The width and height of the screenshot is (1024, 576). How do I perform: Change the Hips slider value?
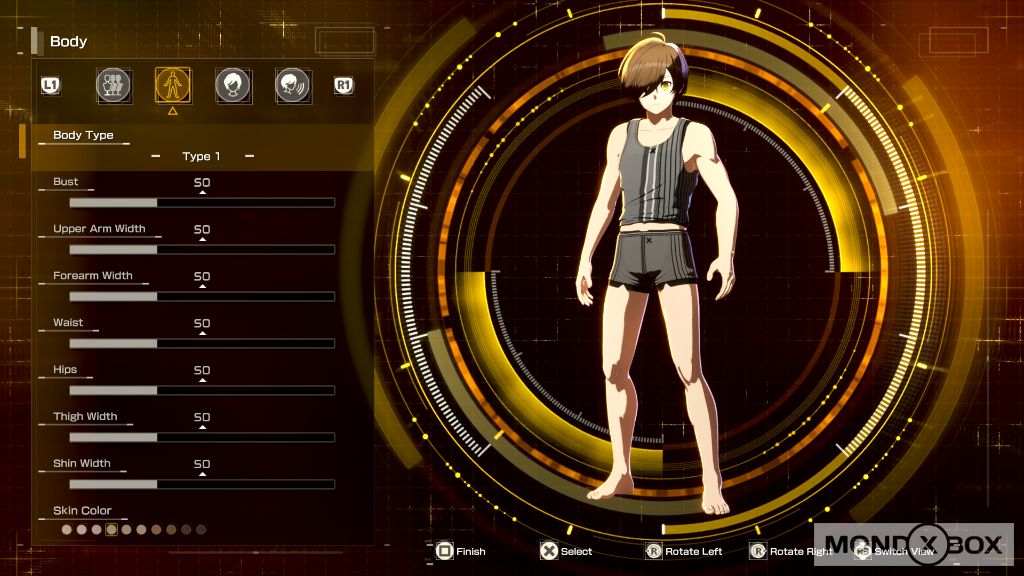click(201, 391)
